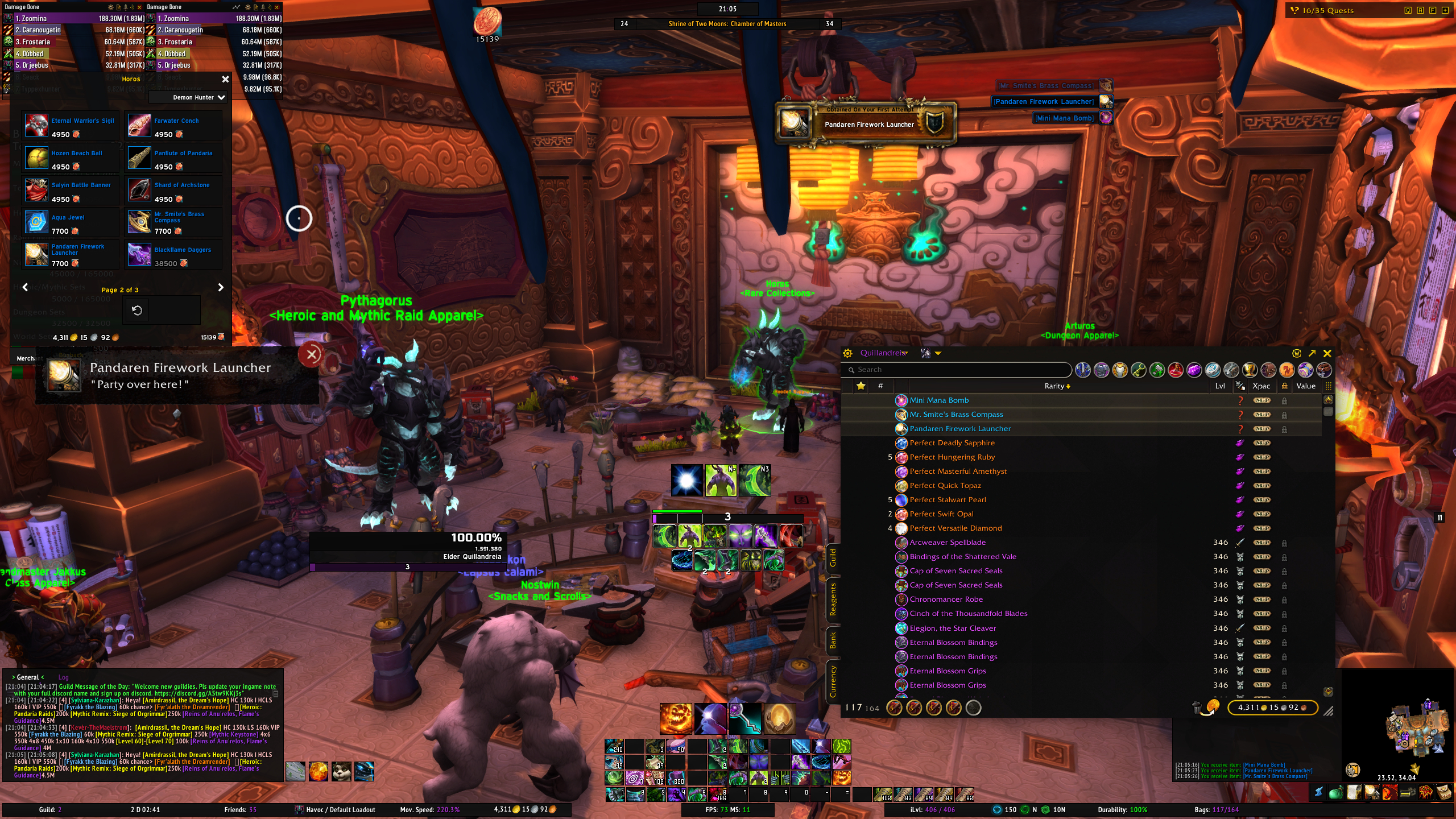Open the Demon Hunter class filter dropdown
The height and width of the screenshot is (819, 1456).
(x=198, y=98)
